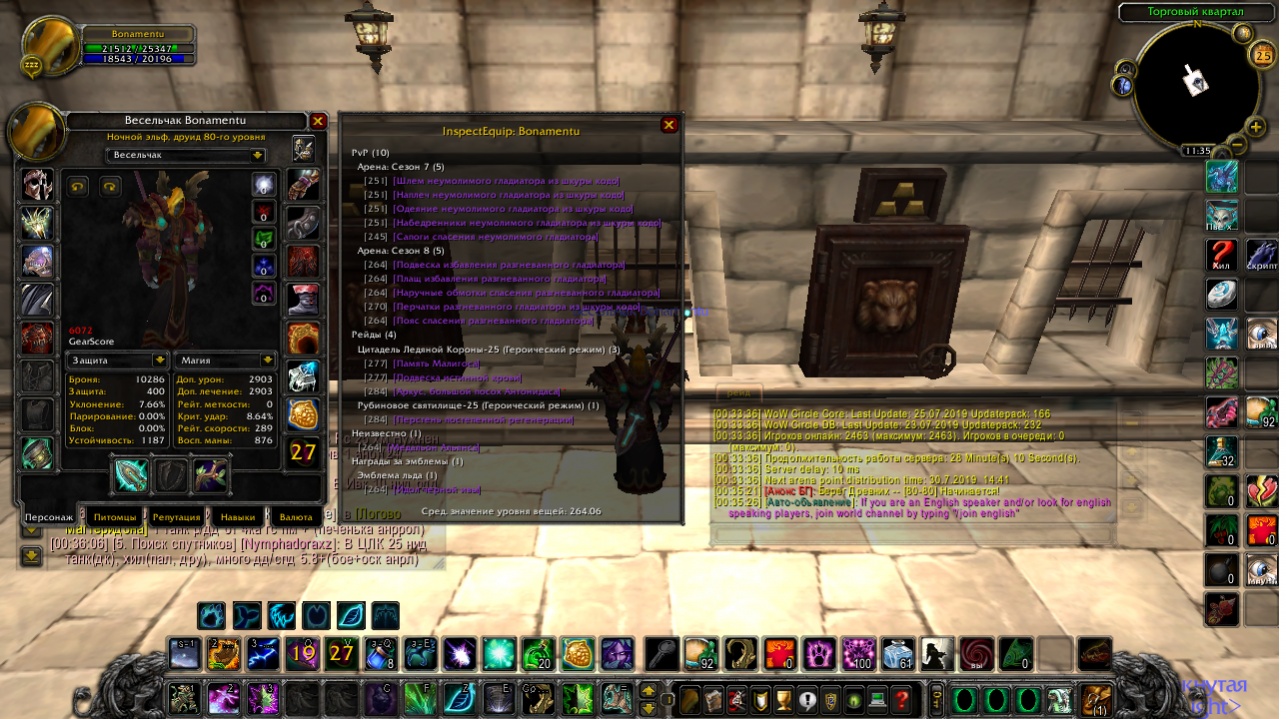This screenshot has height=719, width=1286.
Task: Open the calendar showing day 25
Action: 1263,56
